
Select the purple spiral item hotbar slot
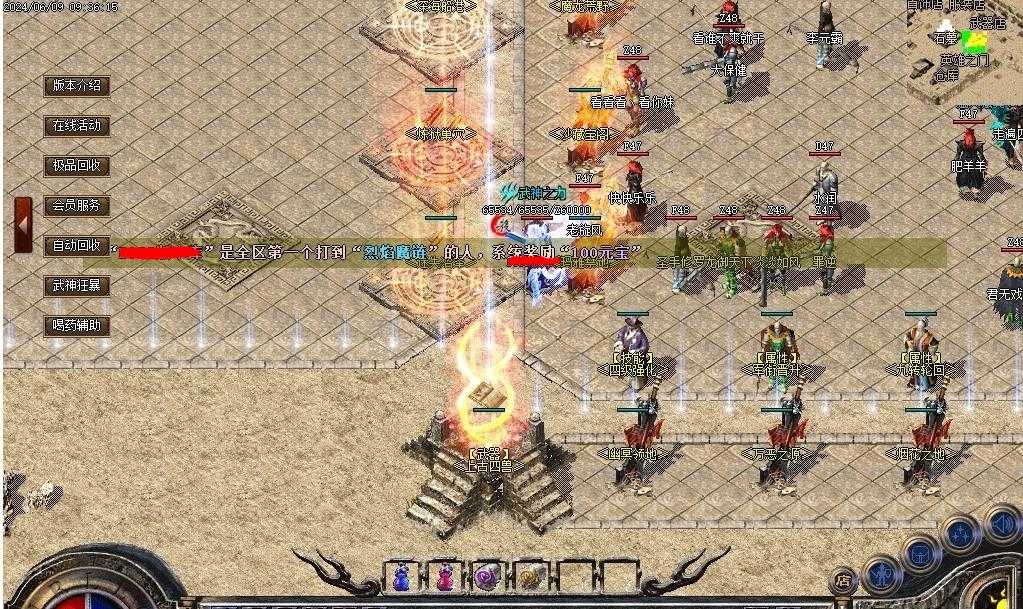(x=487, y=577)
